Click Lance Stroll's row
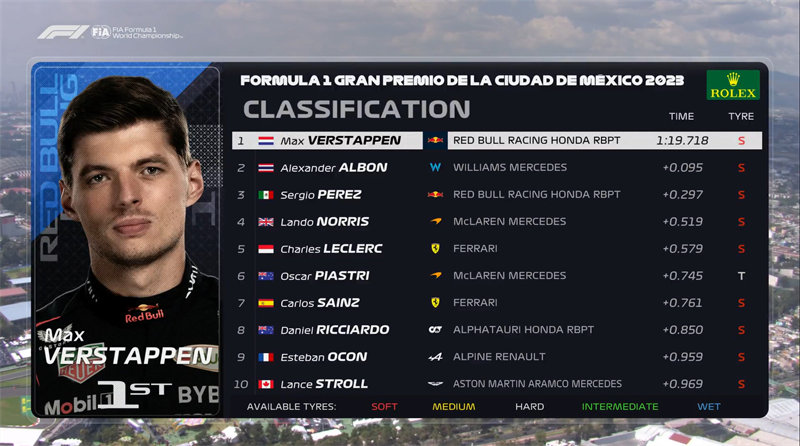This screenshot has width=800, height=446. [497, 384]
